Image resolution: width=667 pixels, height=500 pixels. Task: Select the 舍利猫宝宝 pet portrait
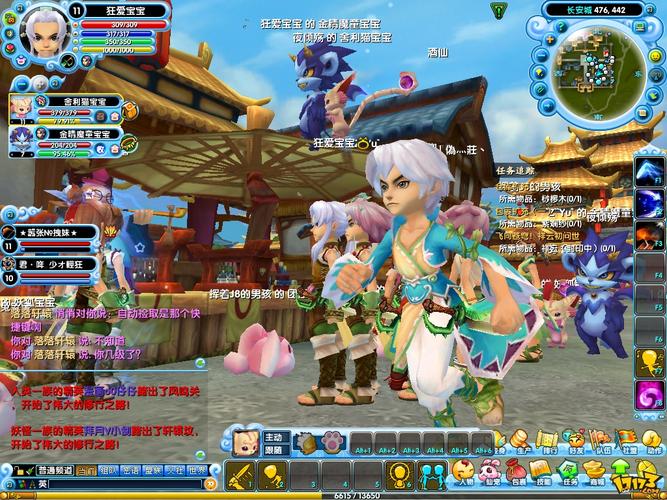(x=23, y=105)
